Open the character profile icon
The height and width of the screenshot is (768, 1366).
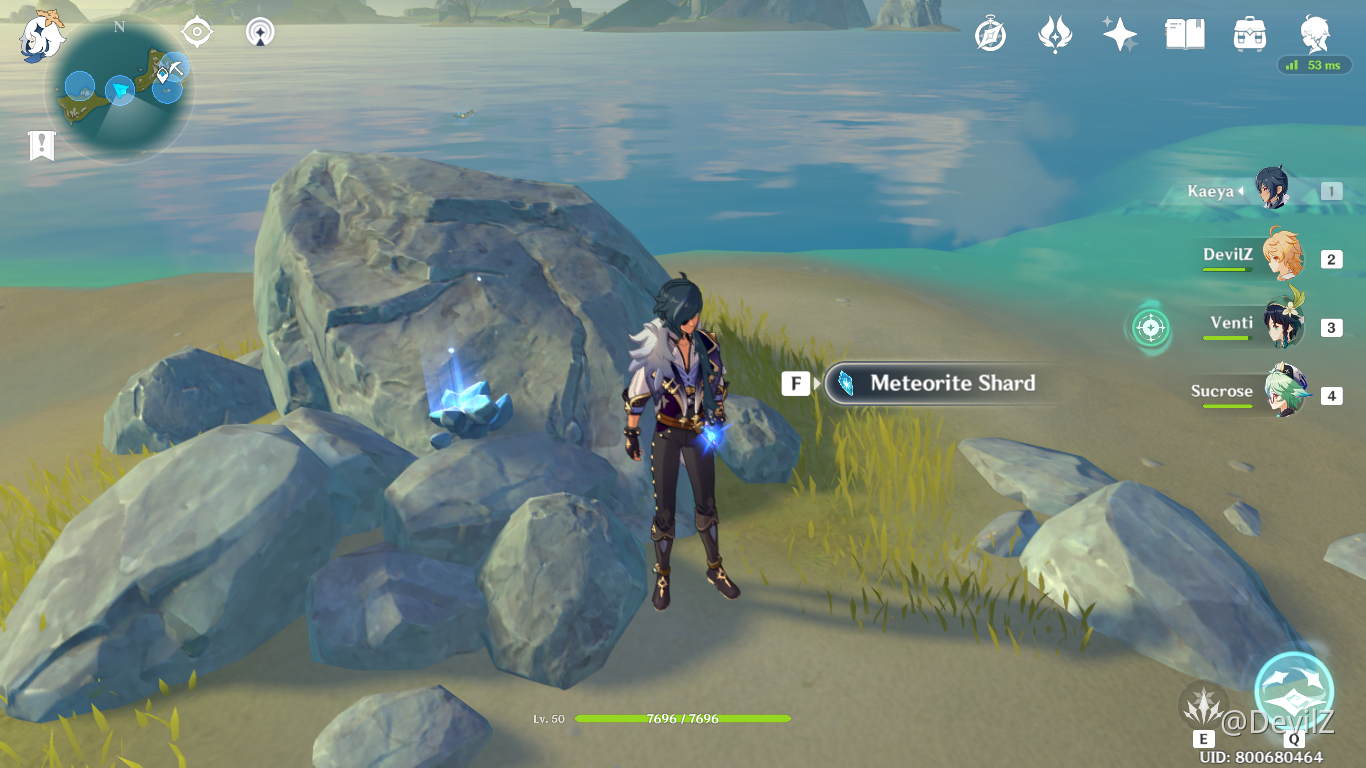point(1315,34)
